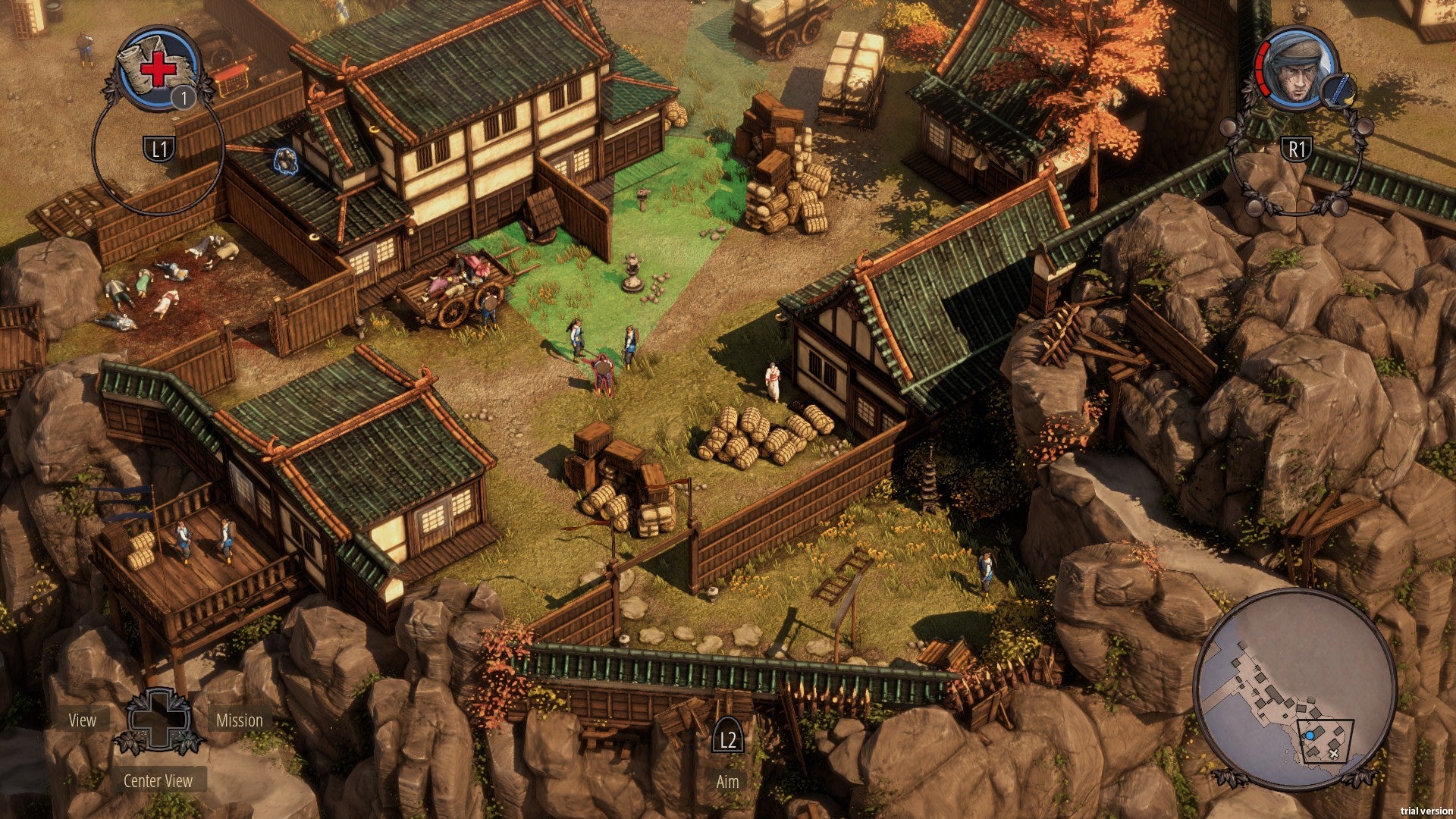Choose the Center View label
The width and height of the screenshot is (1456, 819).
pyautogui.click(x=158, y=781)
